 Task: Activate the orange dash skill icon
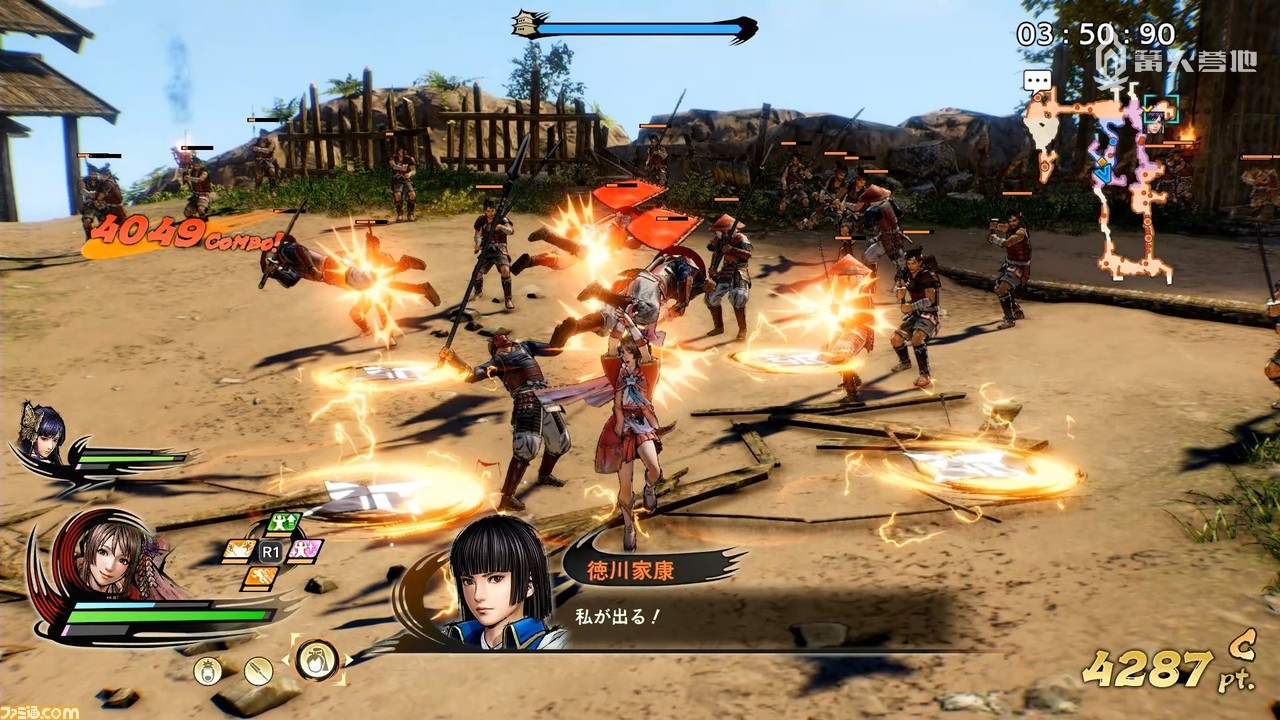259,577
